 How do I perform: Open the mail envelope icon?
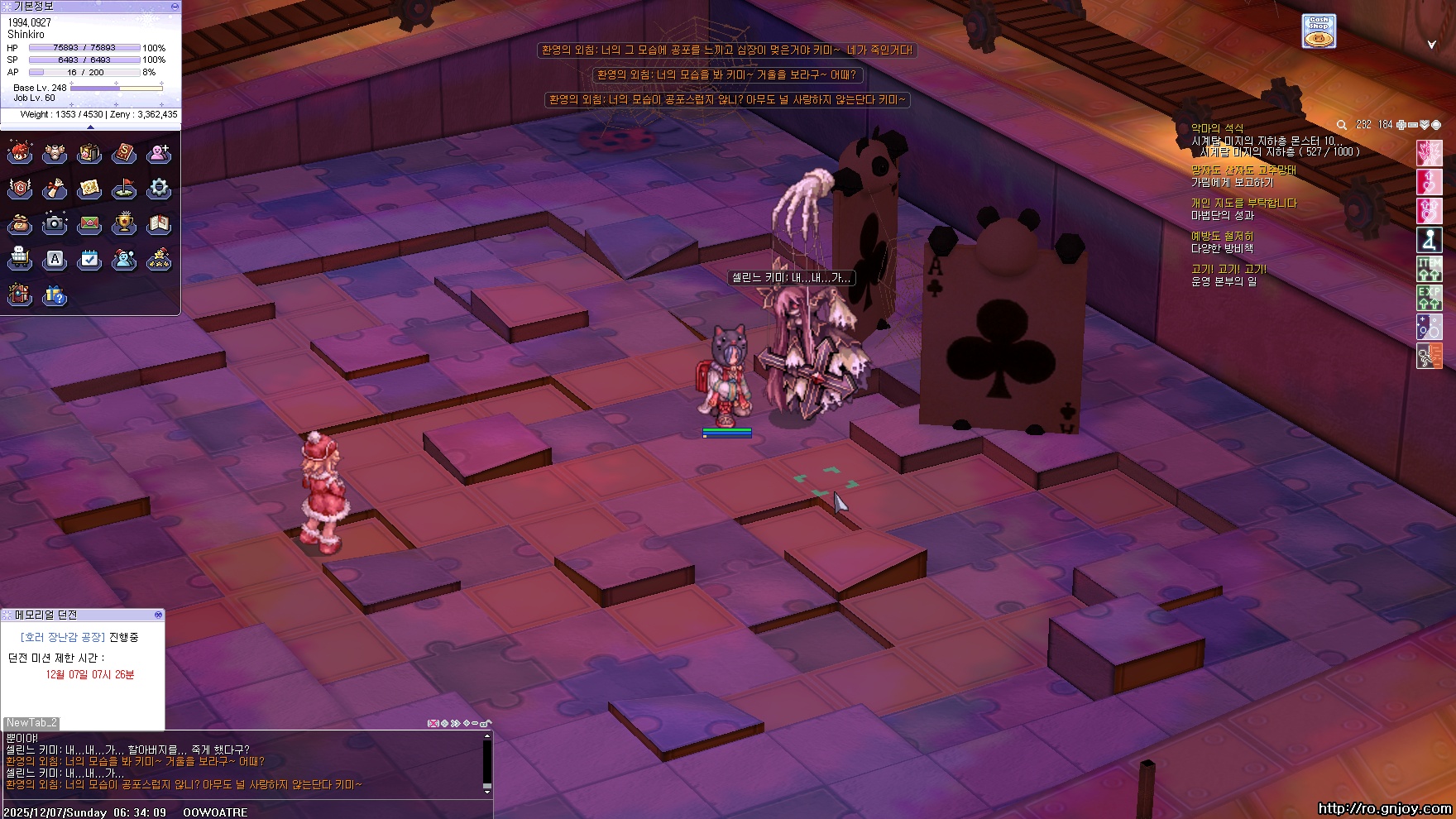click(89, 223)
